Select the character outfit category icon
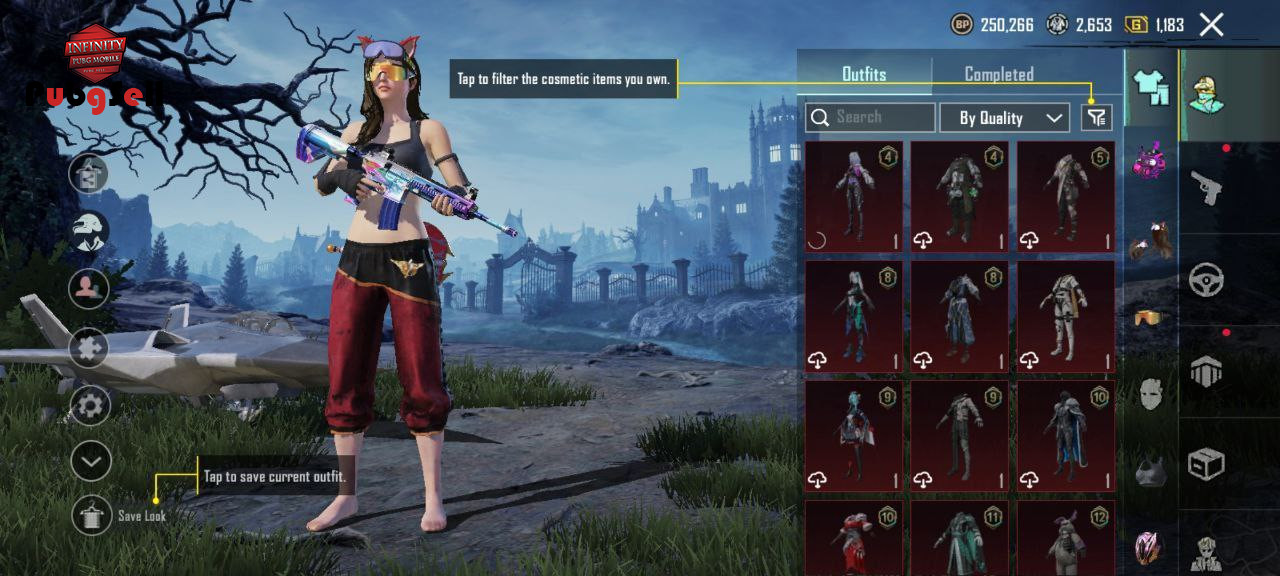The image size is (1280, 576). pyautogui.click(x=1206, y=95)
